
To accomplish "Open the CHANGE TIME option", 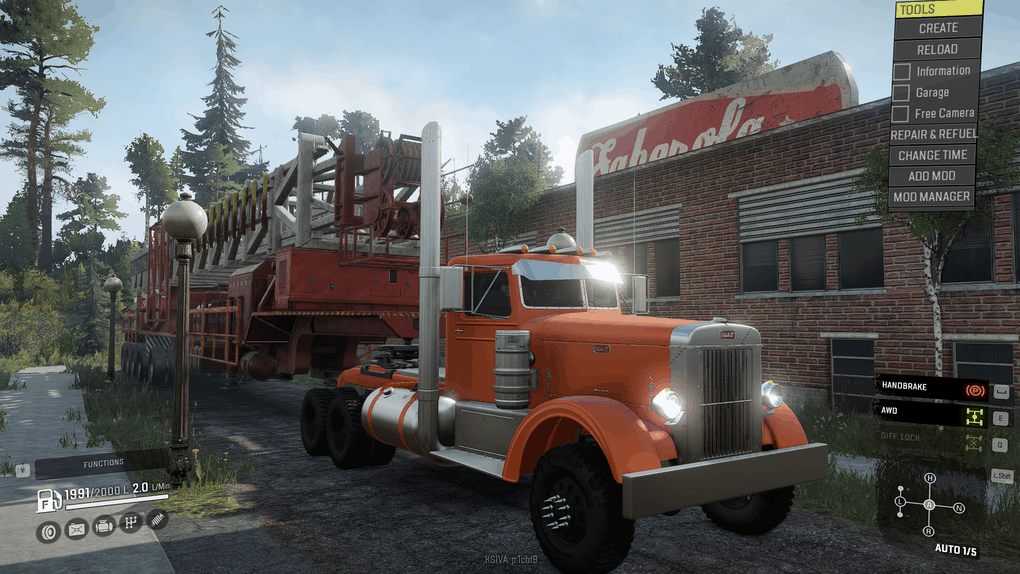I will tap(932, 155).
